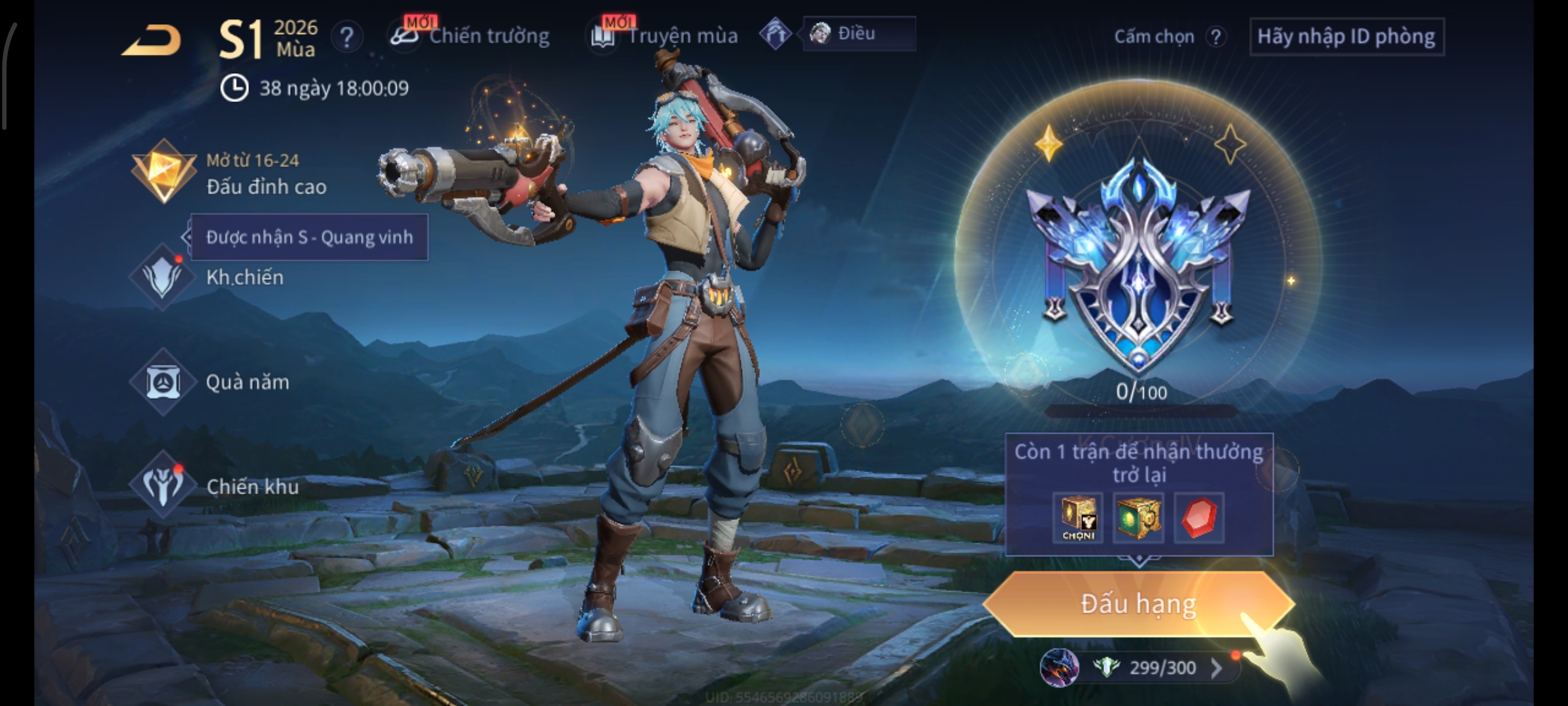Start a Đấu hạng ranked match

coord(1138,604)
